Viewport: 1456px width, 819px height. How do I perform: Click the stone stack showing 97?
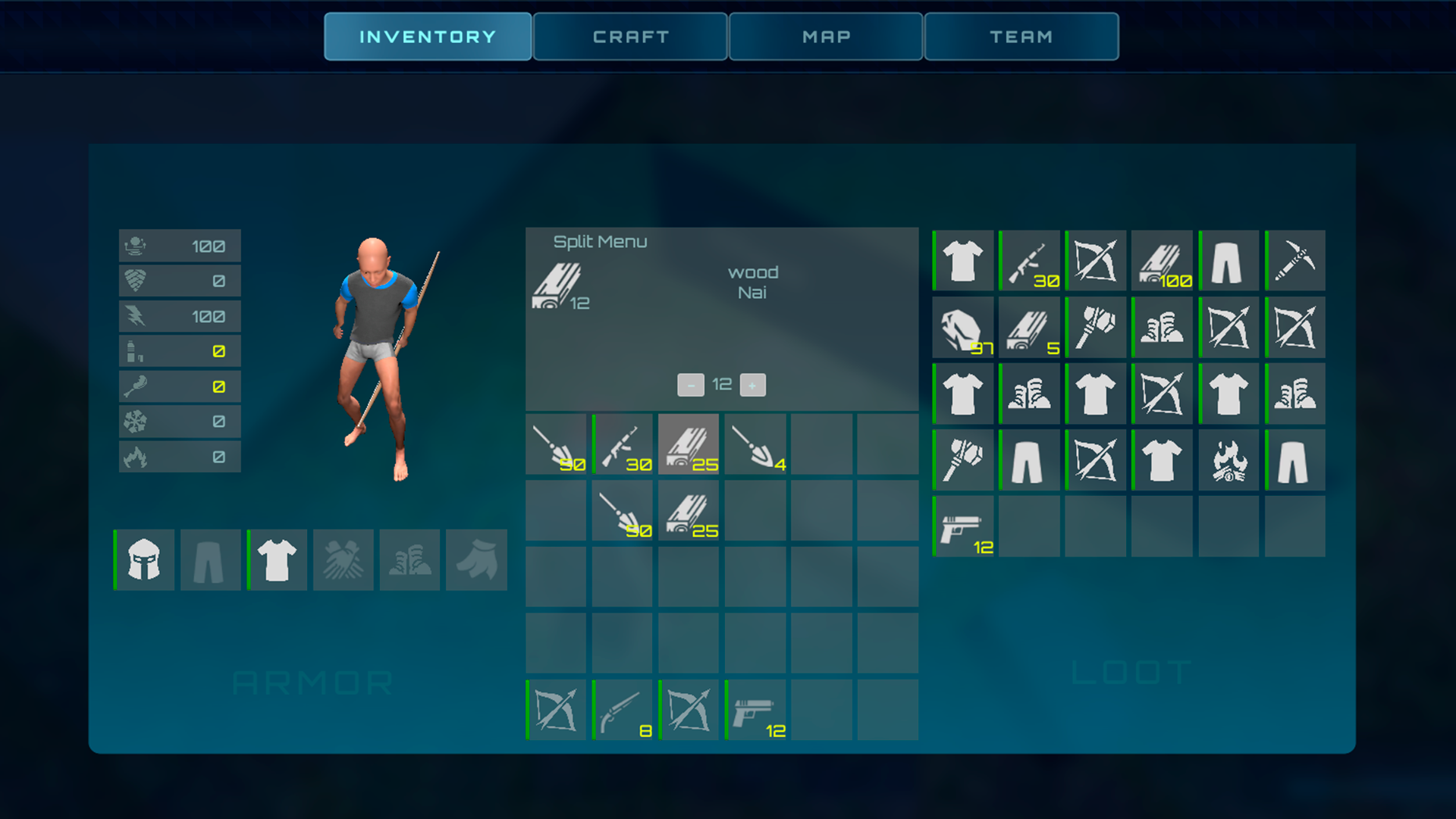(962, 327)
